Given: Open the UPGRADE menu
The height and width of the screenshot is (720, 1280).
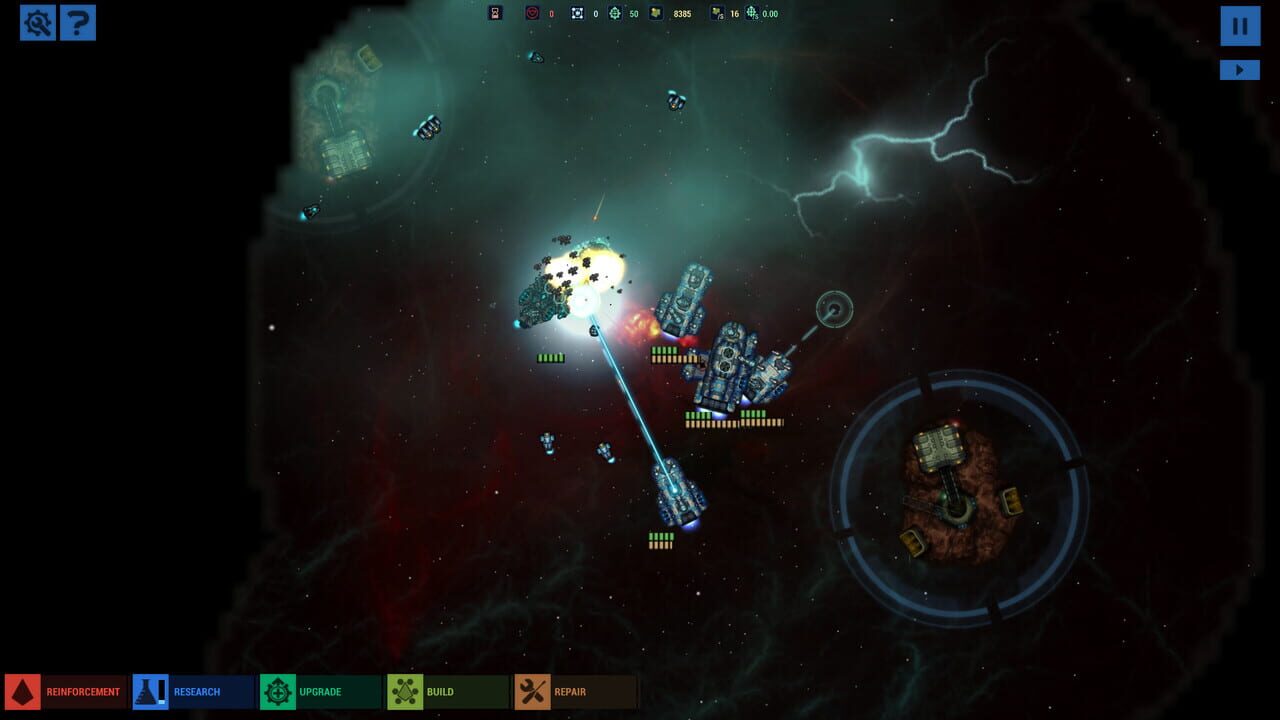Looking at the screenshot, I should pyautogui.click(x=320, y=691).
